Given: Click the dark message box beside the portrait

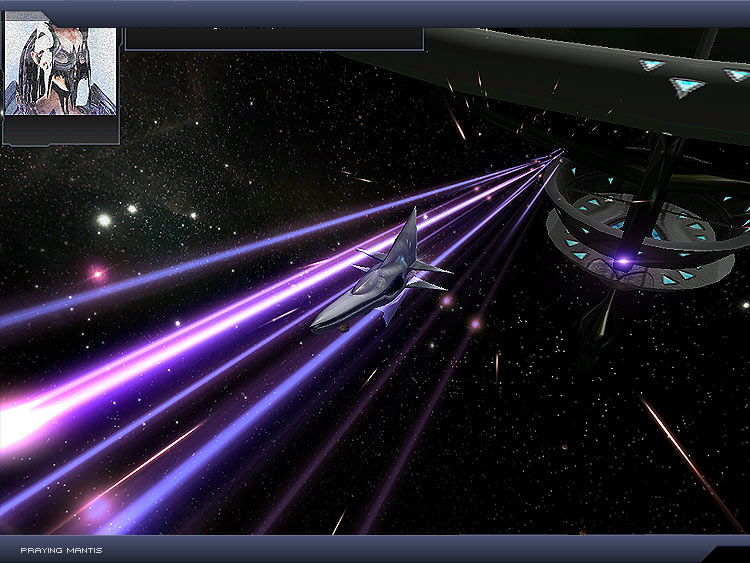Looking at the screenshot, I should click(x=273, y=39).
